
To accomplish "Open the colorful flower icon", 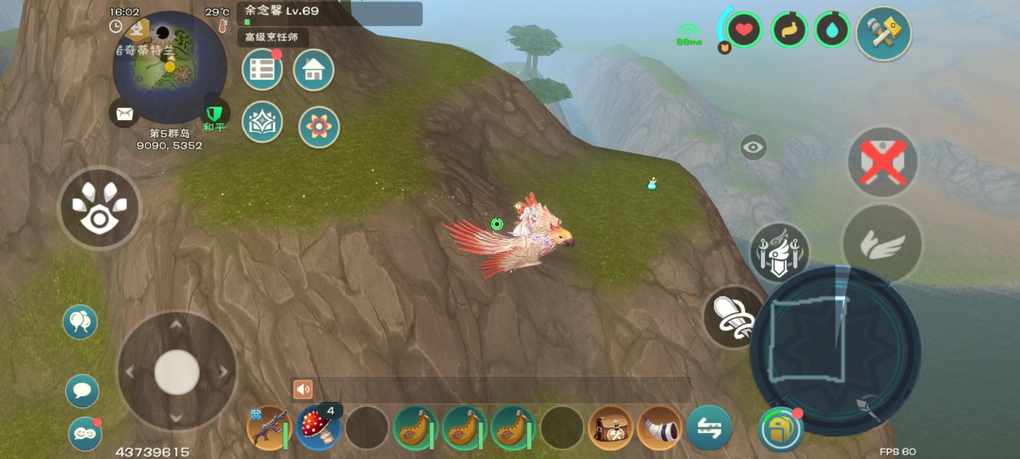I will coord(319,127).
